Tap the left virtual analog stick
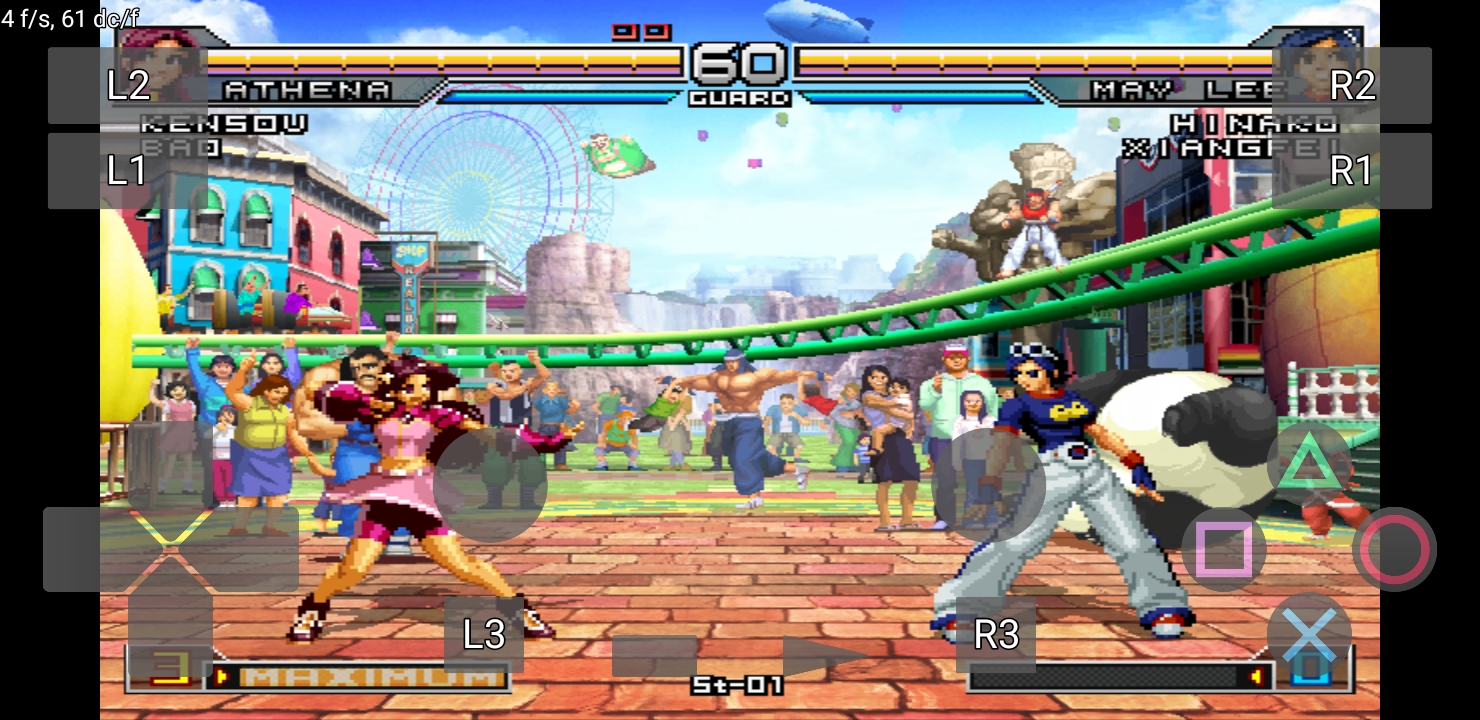Image resolution: width=1480 pixels, height=720 pixels. pos(490,487)
